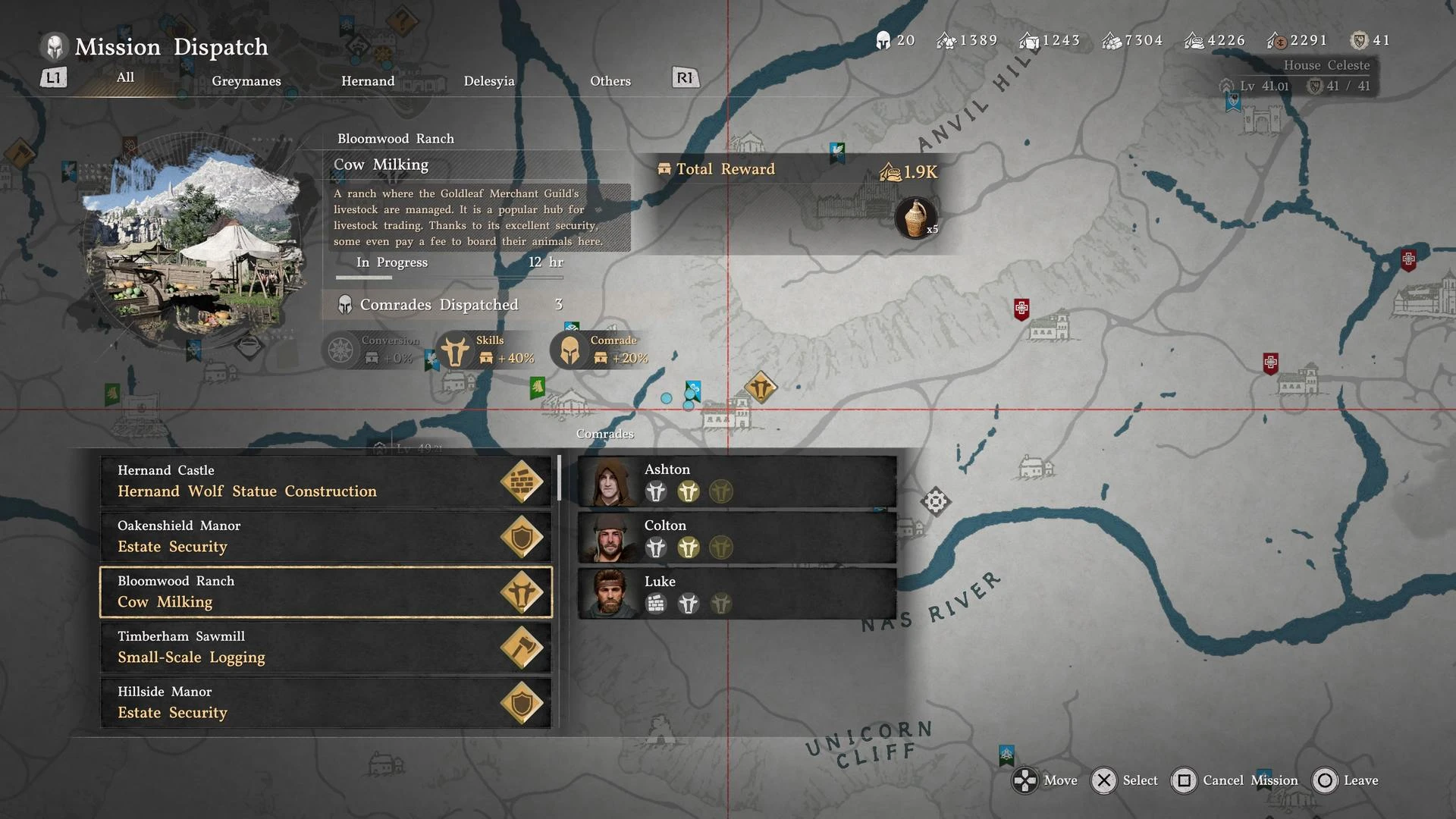Select the Bloomwood Ranch Cow Milking mission

(x=326, y=592)
